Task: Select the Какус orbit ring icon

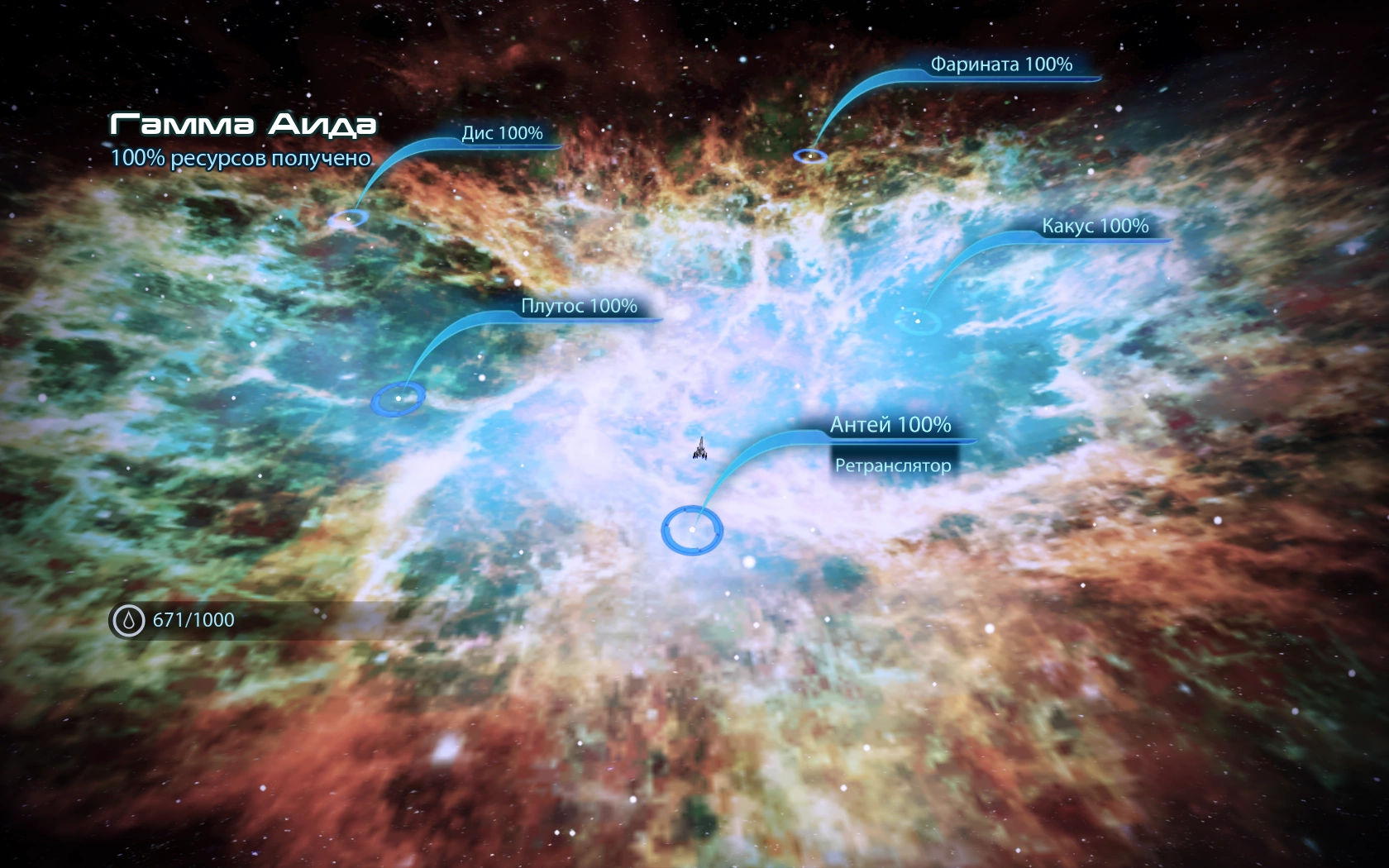Action: point(918,322)
